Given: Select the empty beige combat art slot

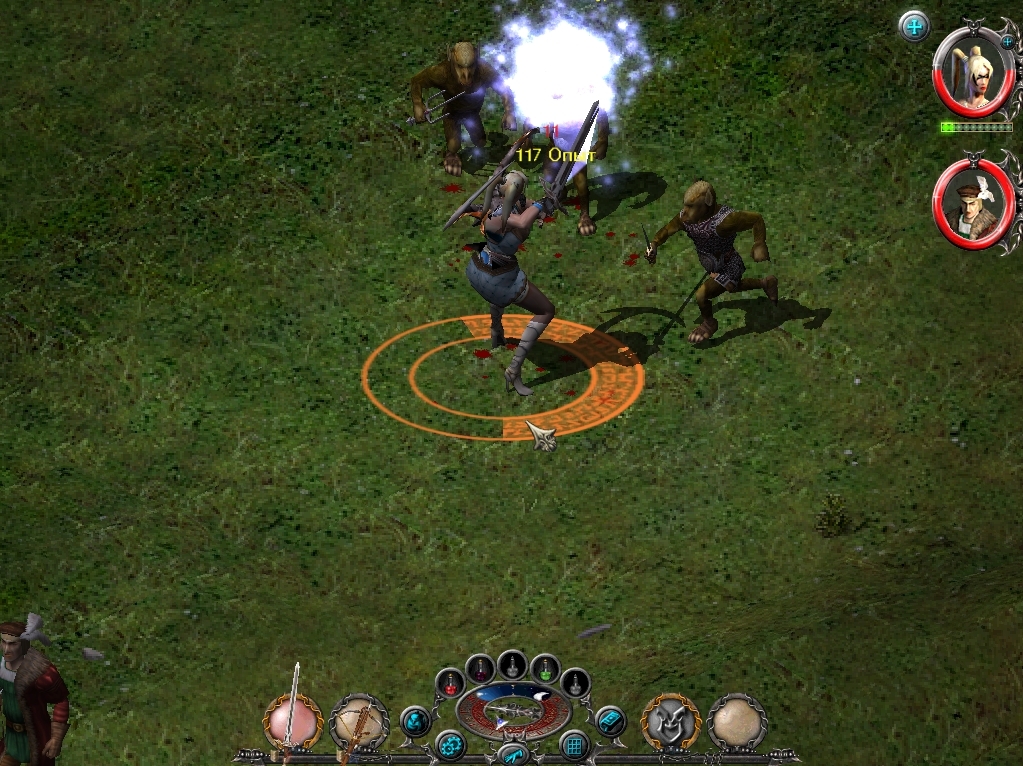Looking at the screenshot, I should [x=737, y=722].
